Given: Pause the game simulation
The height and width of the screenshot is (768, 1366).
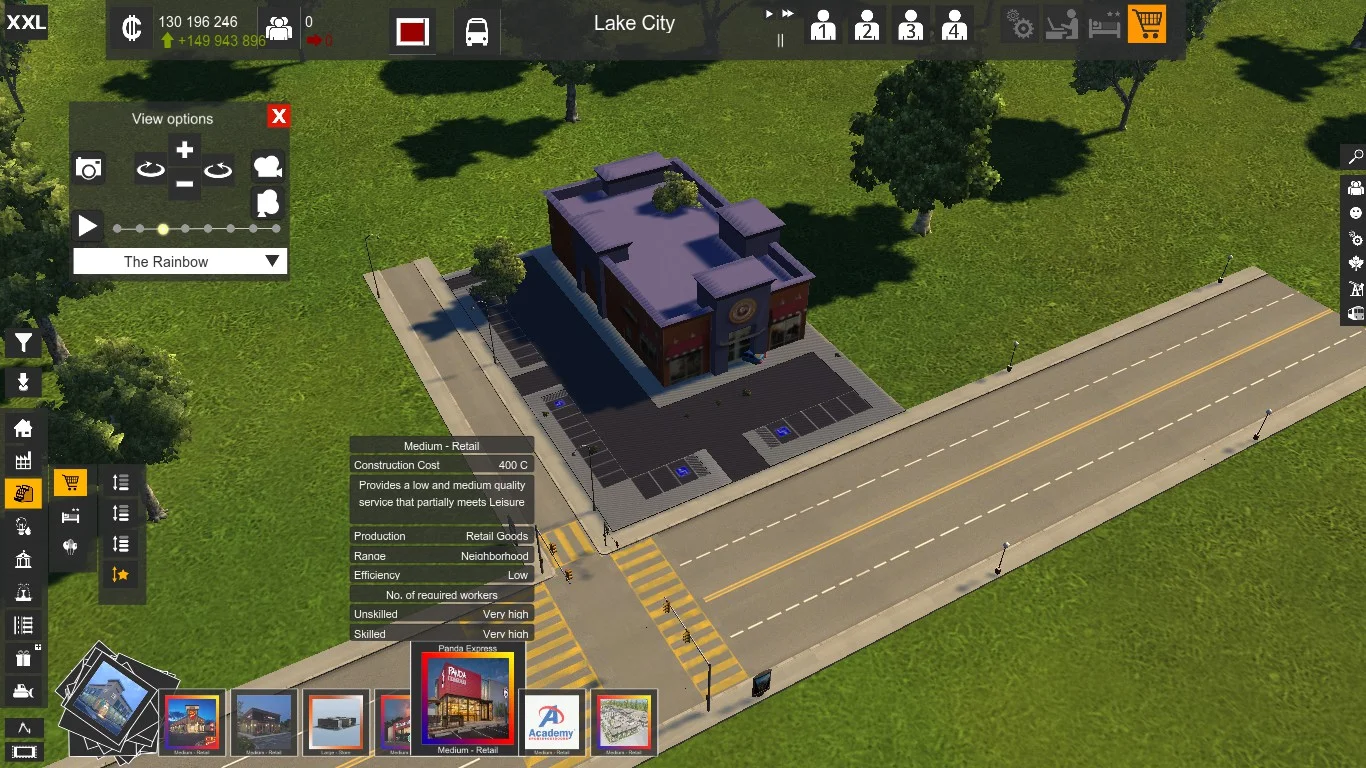Looking at the screenshot, I should coord(780,40).
